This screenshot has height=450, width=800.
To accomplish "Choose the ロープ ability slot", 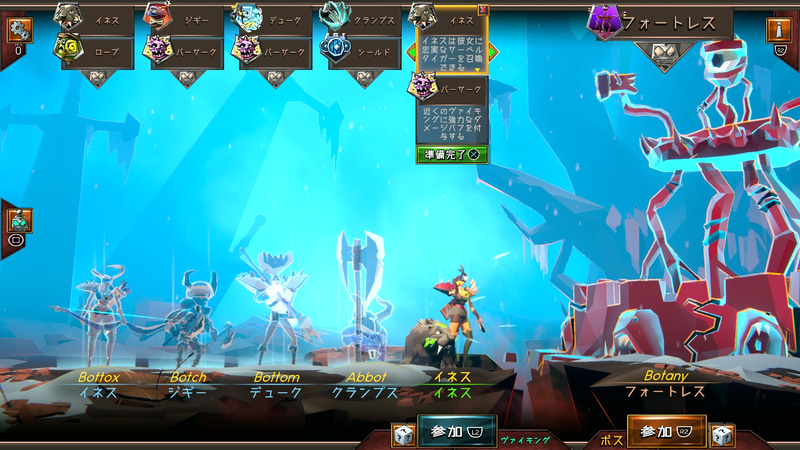I will click(x=98, y=48).
